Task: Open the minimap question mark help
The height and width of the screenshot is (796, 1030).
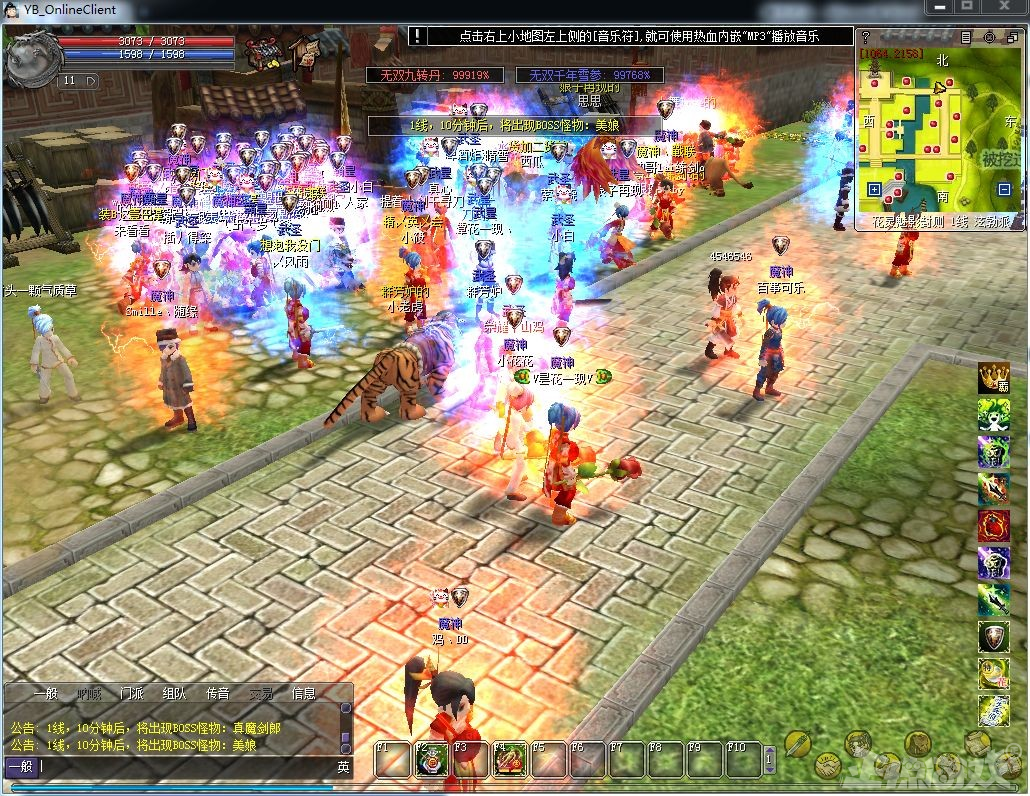Action: 866,37
